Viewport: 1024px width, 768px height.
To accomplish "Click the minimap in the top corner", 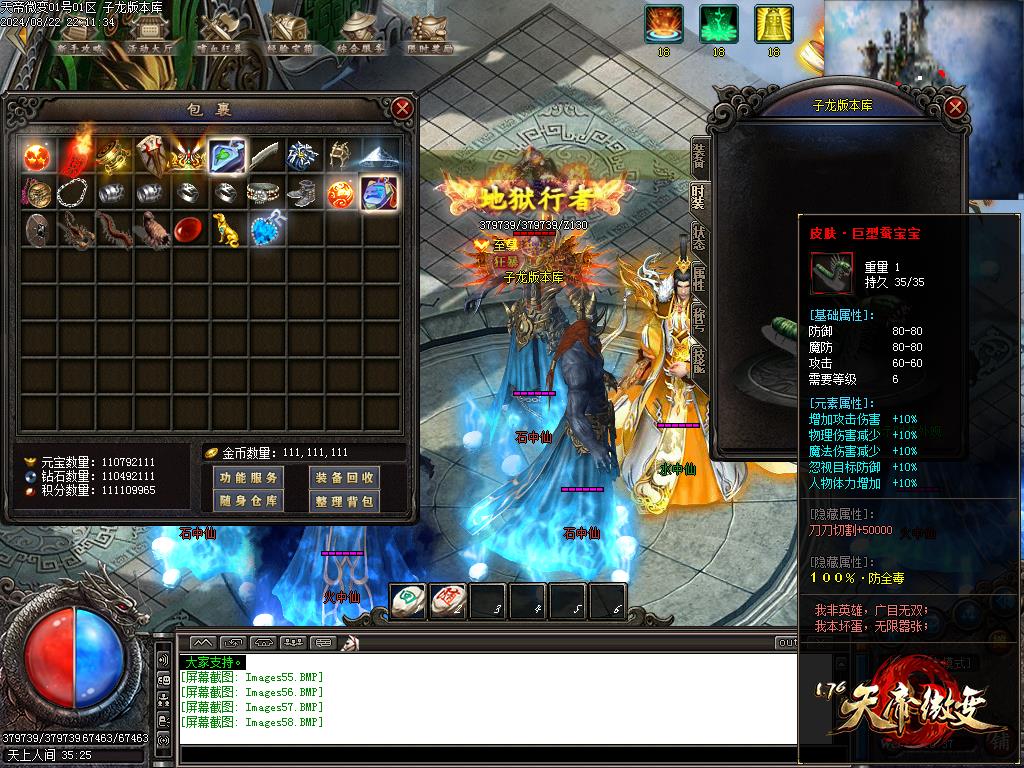I will 924,45.
